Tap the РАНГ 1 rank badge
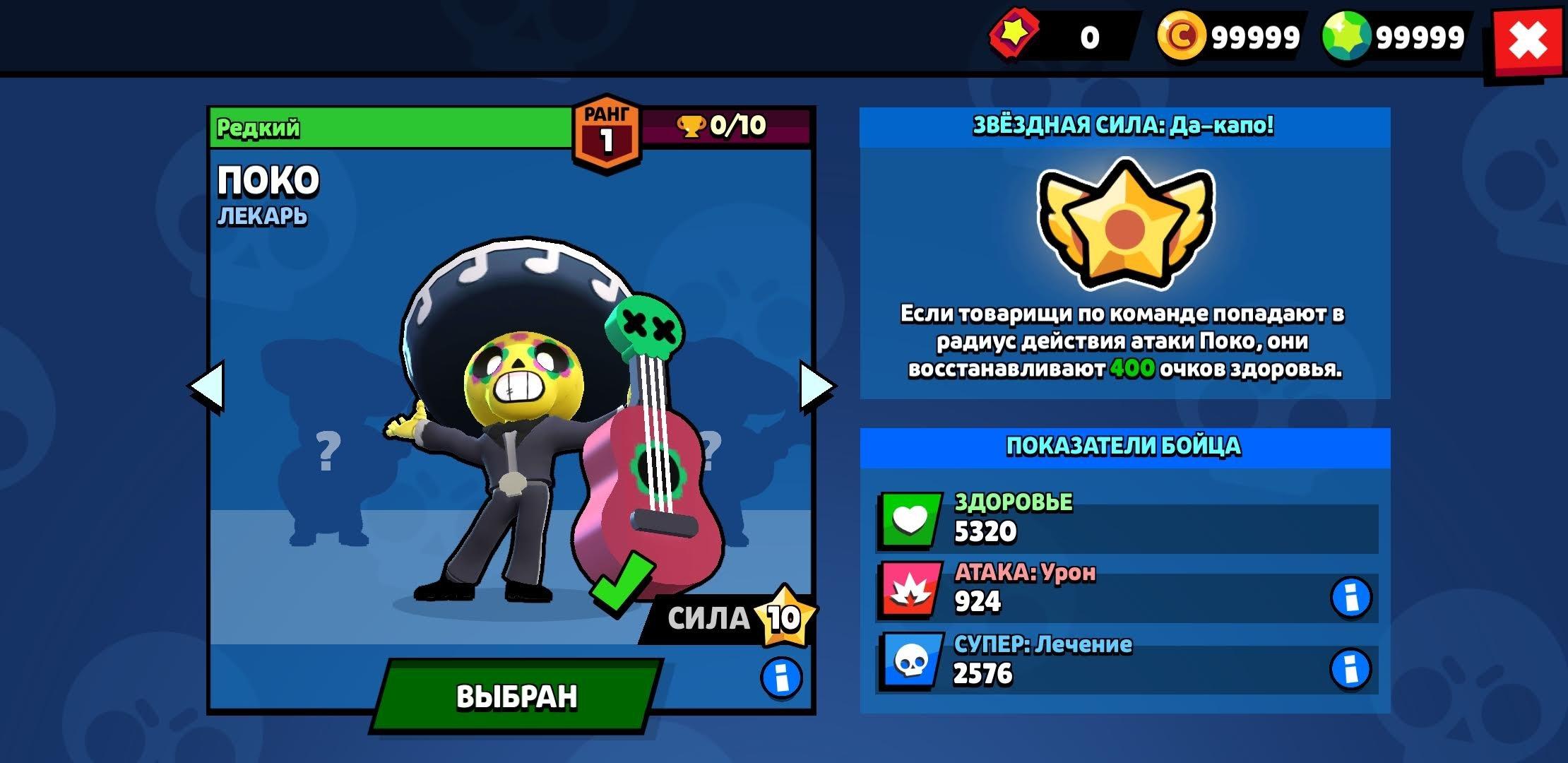This screenshot has height=763, width=1568. pyautogui.click(x=606, y=134)
